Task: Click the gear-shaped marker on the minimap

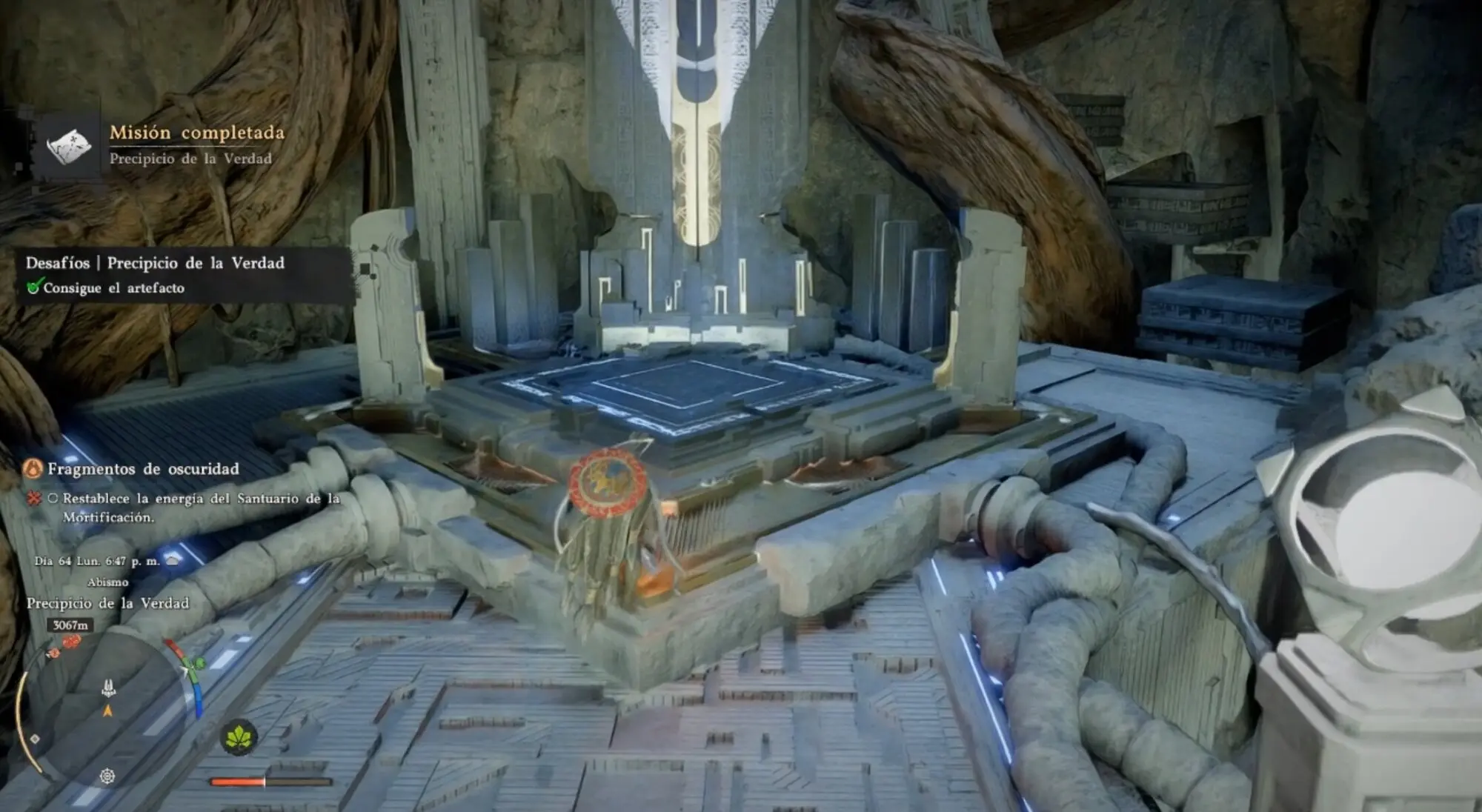Action: [107, 776]
